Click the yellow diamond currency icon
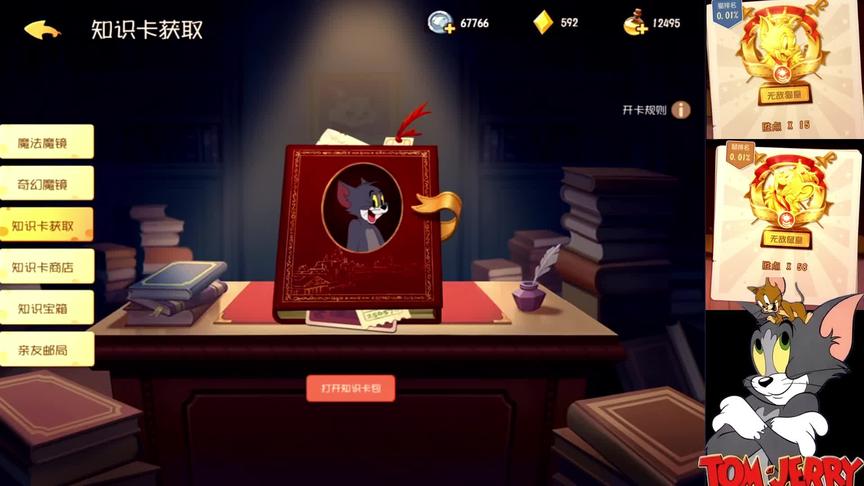 click(x=543, y=23)
